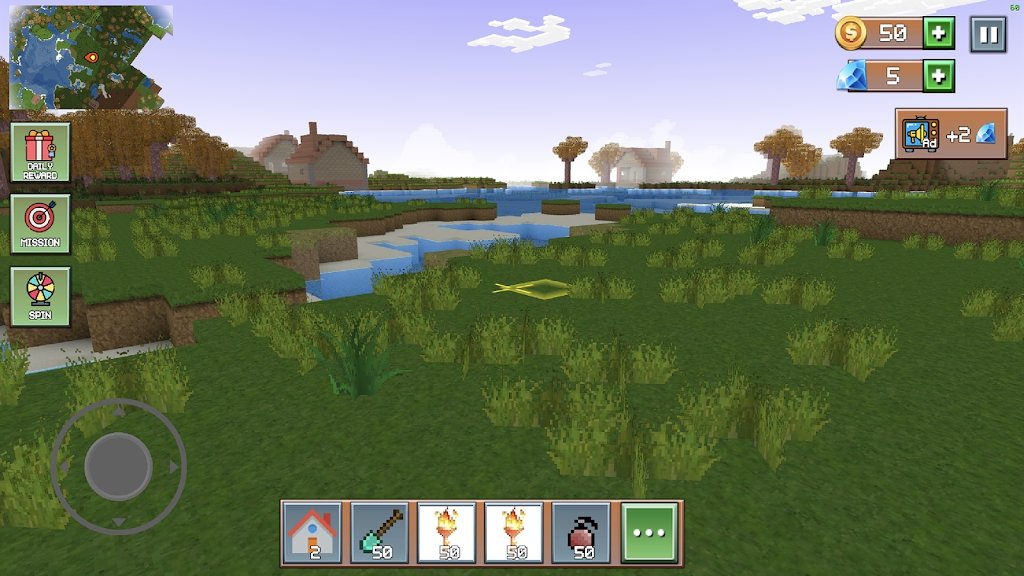Add more gold coins
Screen dimensions: 1024x576
938,33
